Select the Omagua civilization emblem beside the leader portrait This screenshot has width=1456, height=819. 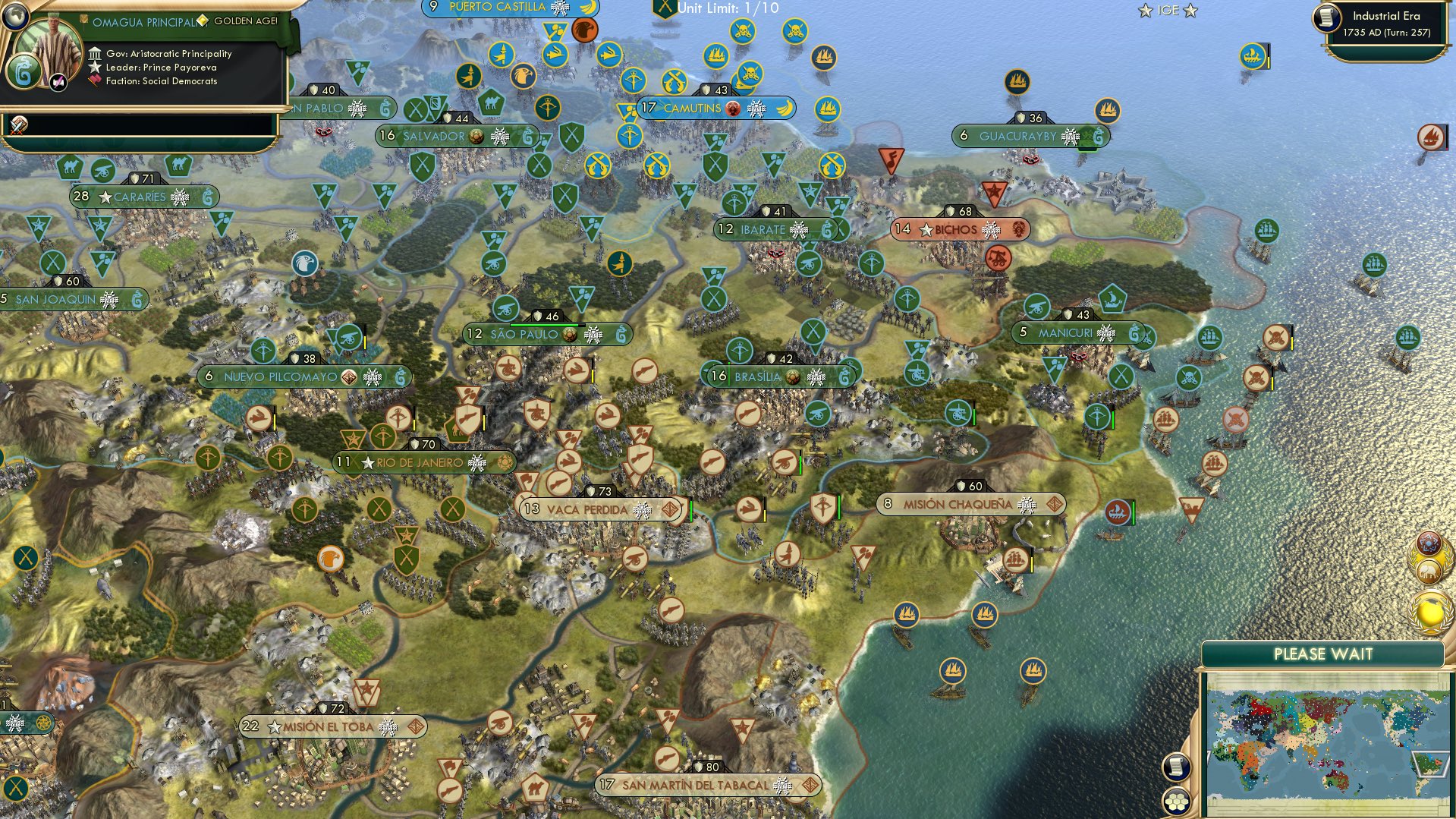click(23, 71)
